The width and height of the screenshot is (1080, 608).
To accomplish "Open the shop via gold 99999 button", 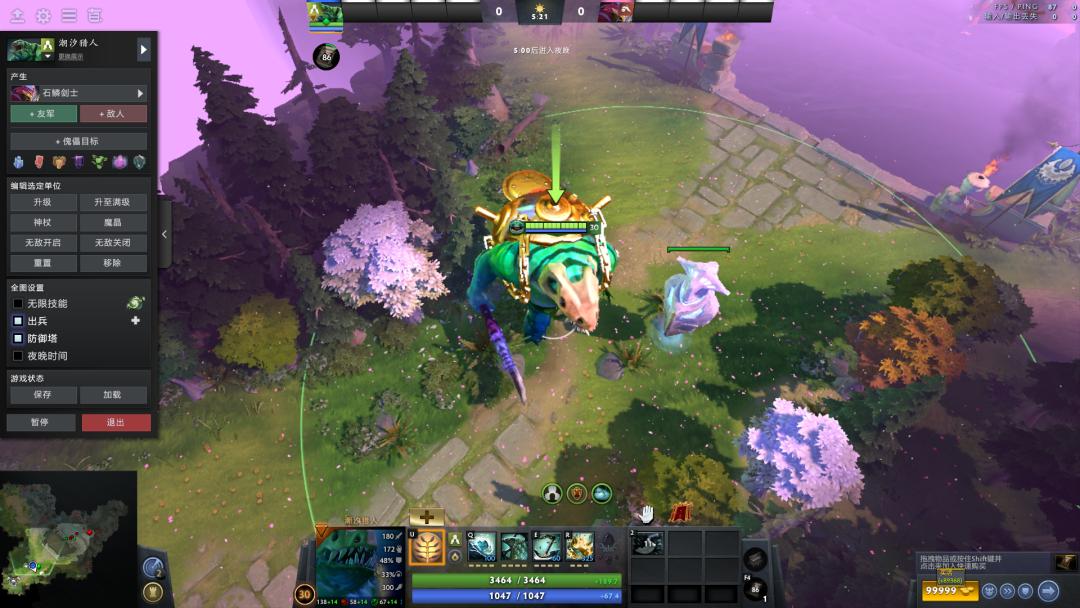I will 950,590.
